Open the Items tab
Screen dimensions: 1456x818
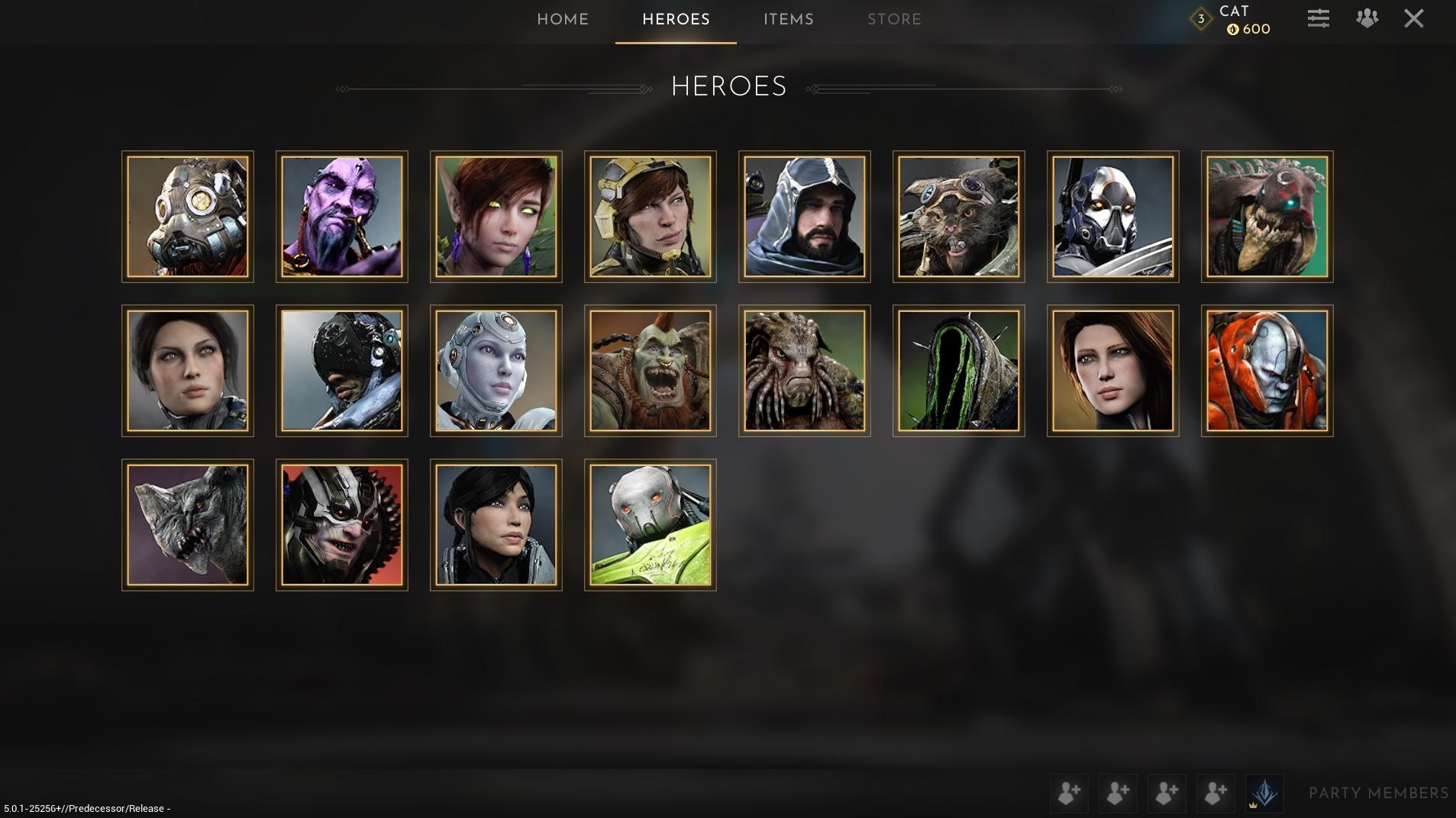(788, 20)
